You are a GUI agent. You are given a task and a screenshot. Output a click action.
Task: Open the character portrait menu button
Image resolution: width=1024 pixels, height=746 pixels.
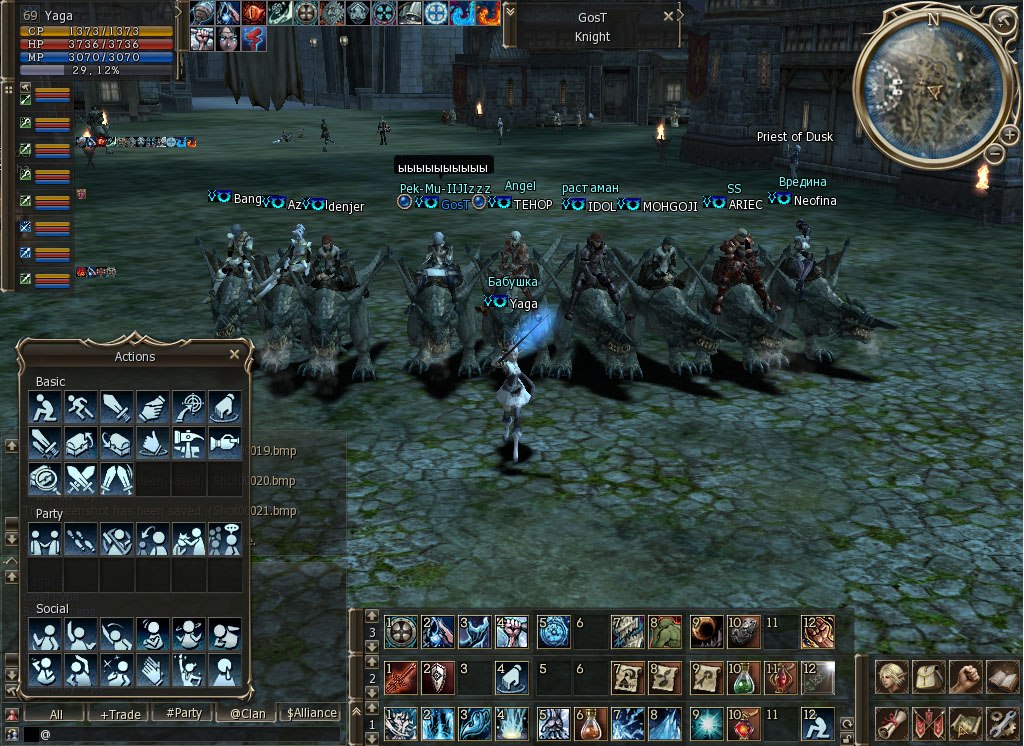[893, 677]
